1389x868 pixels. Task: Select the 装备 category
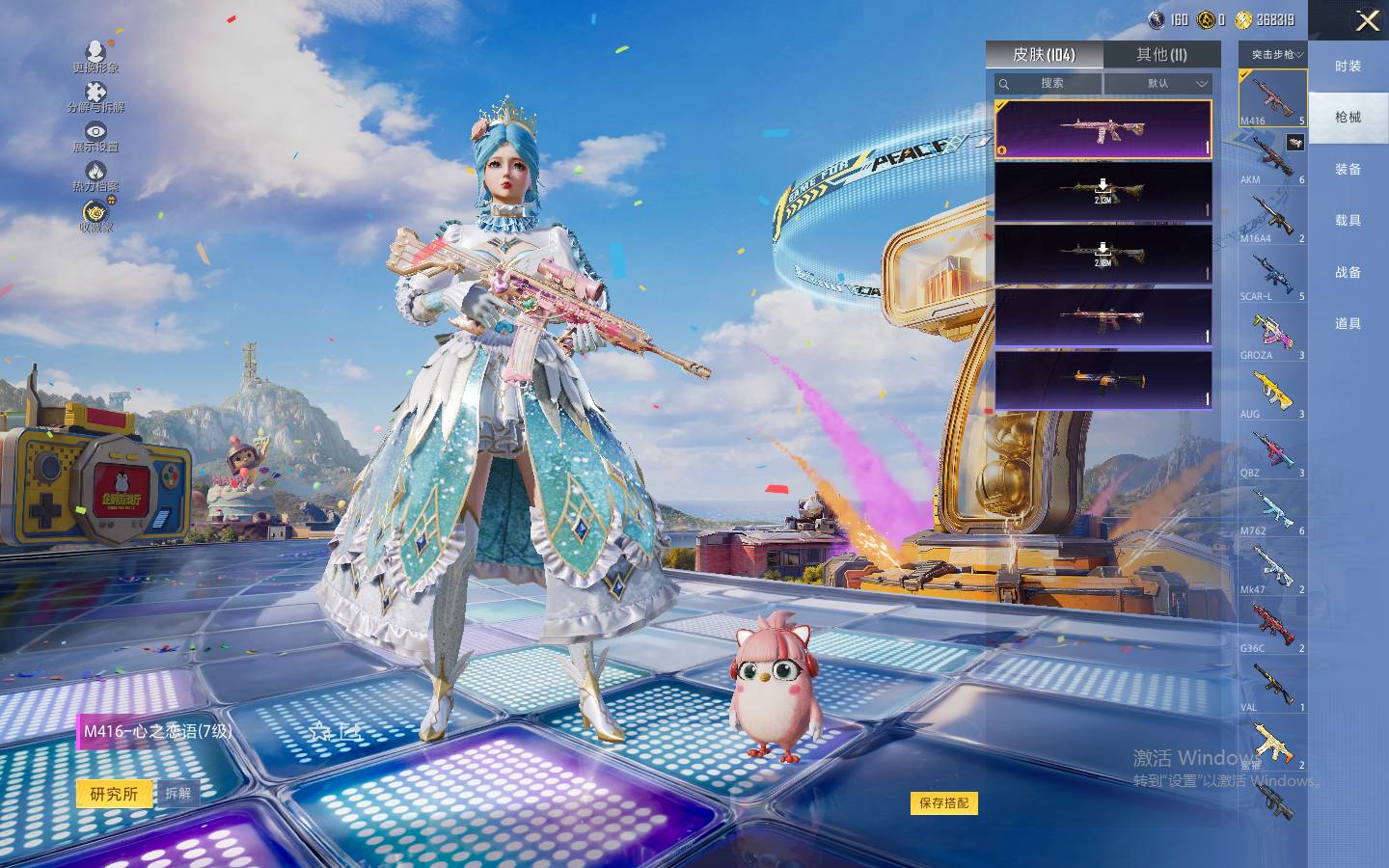click(x=1348, y=169)
